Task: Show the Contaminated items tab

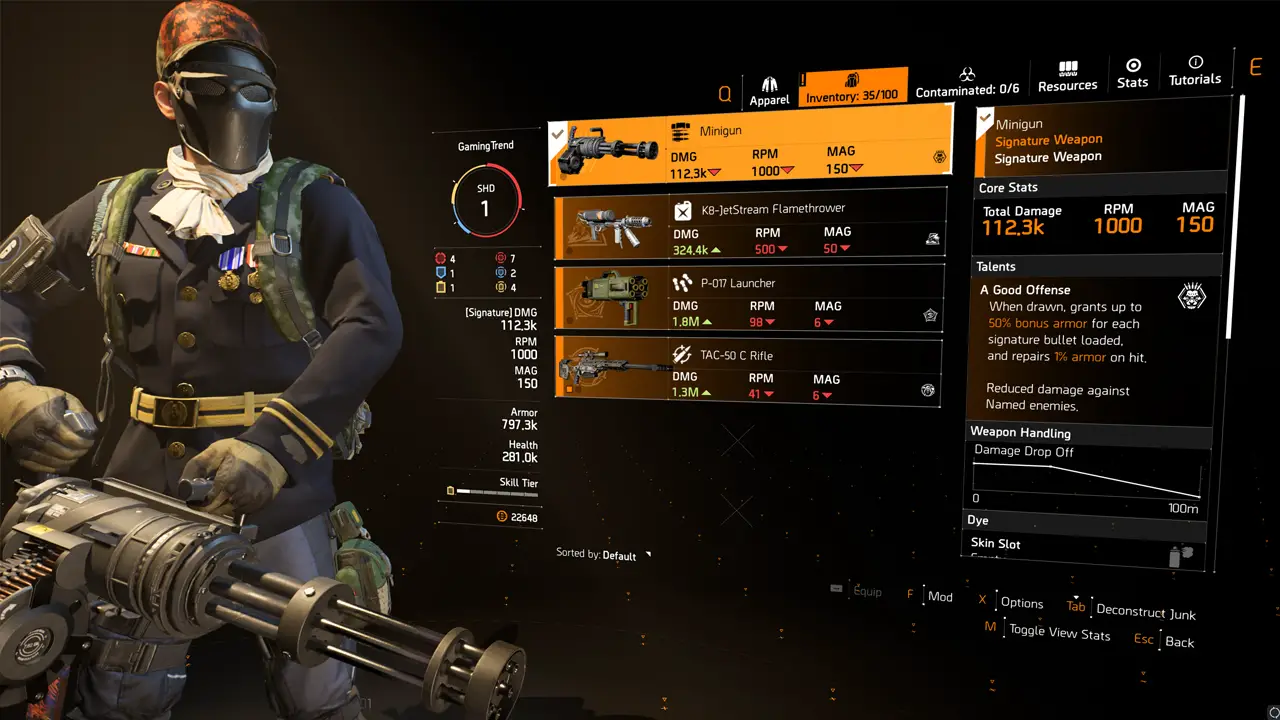Action: coord(968,82)
